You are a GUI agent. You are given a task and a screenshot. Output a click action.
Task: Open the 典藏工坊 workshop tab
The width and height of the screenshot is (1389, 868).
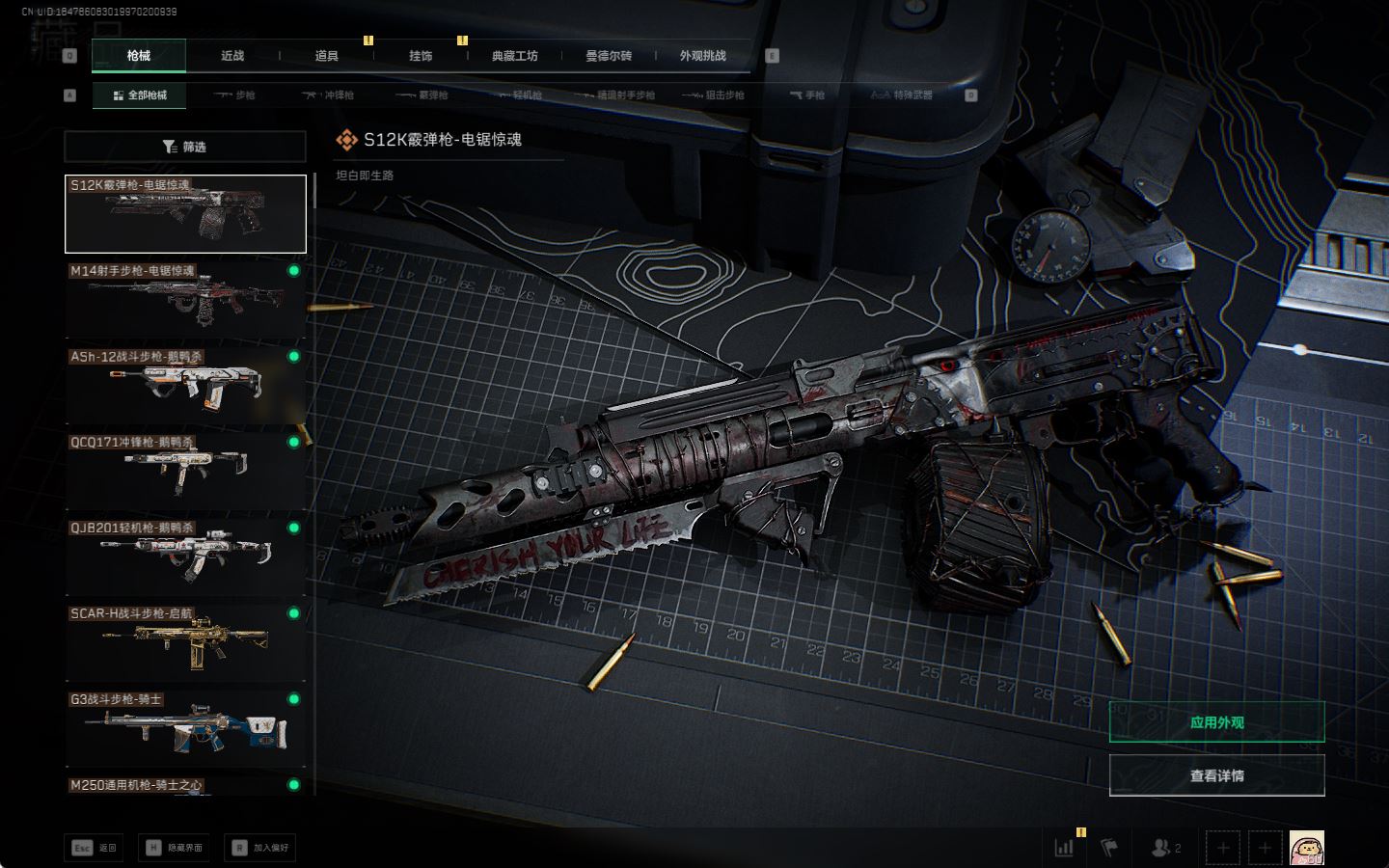coord(514,56)
